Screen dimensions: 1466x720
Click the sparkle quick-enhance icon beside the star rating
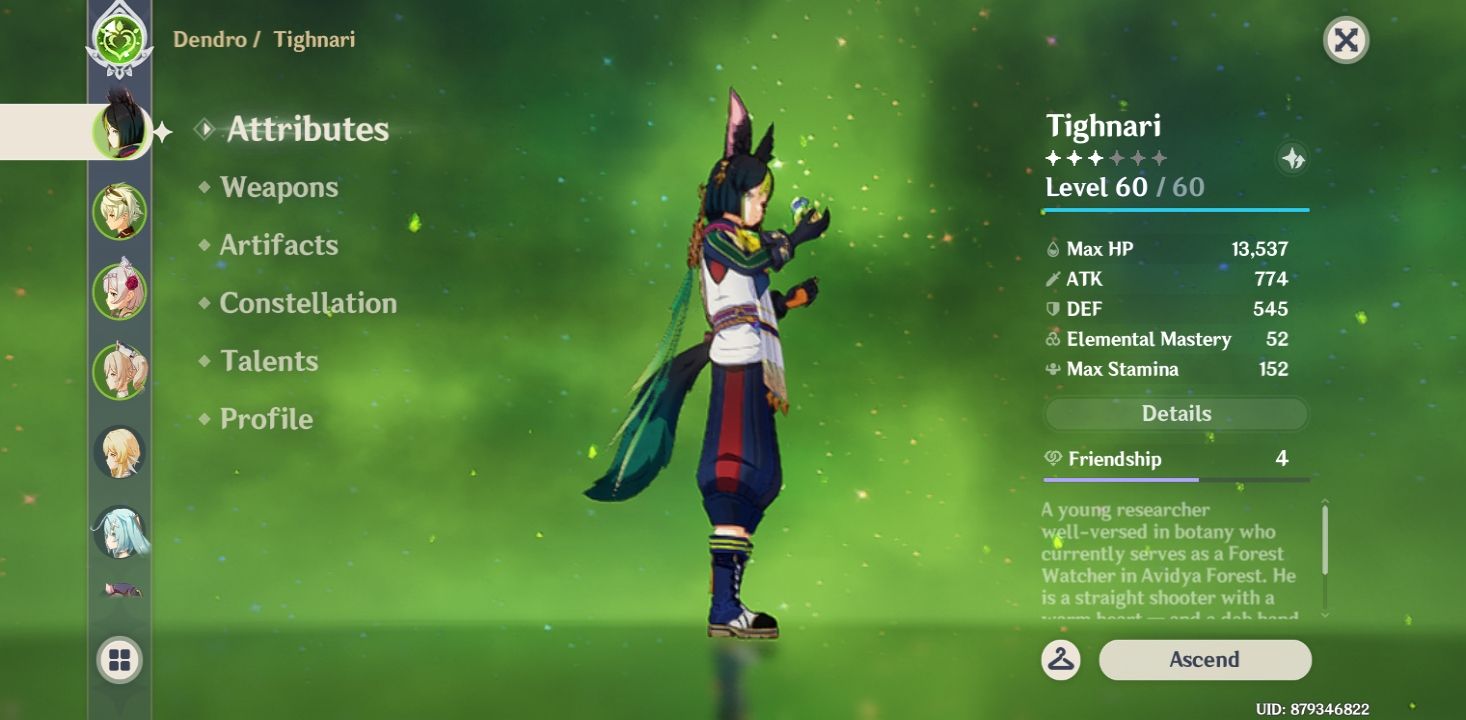point(1291,157)
